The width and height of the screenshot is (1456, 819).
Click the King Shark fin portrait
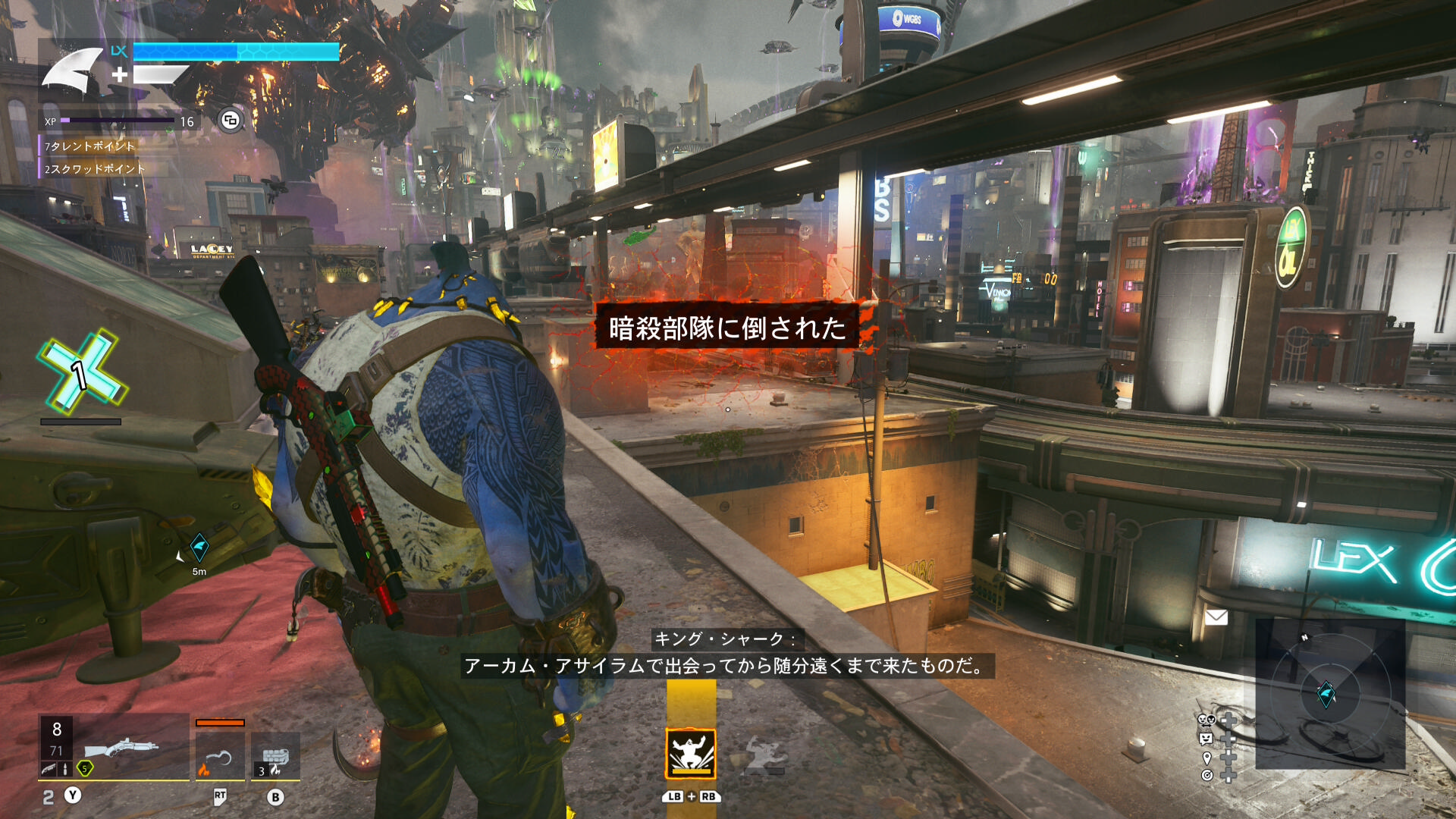click(x=73, y=71)
